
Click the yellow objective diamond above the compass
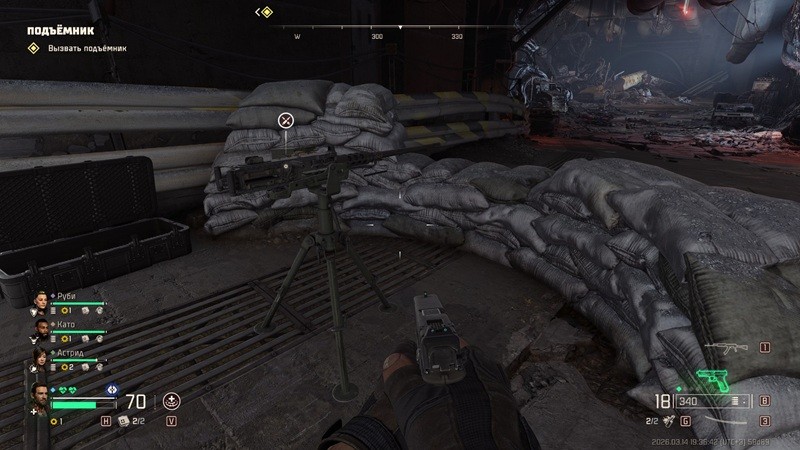click(x=266, y=12)
